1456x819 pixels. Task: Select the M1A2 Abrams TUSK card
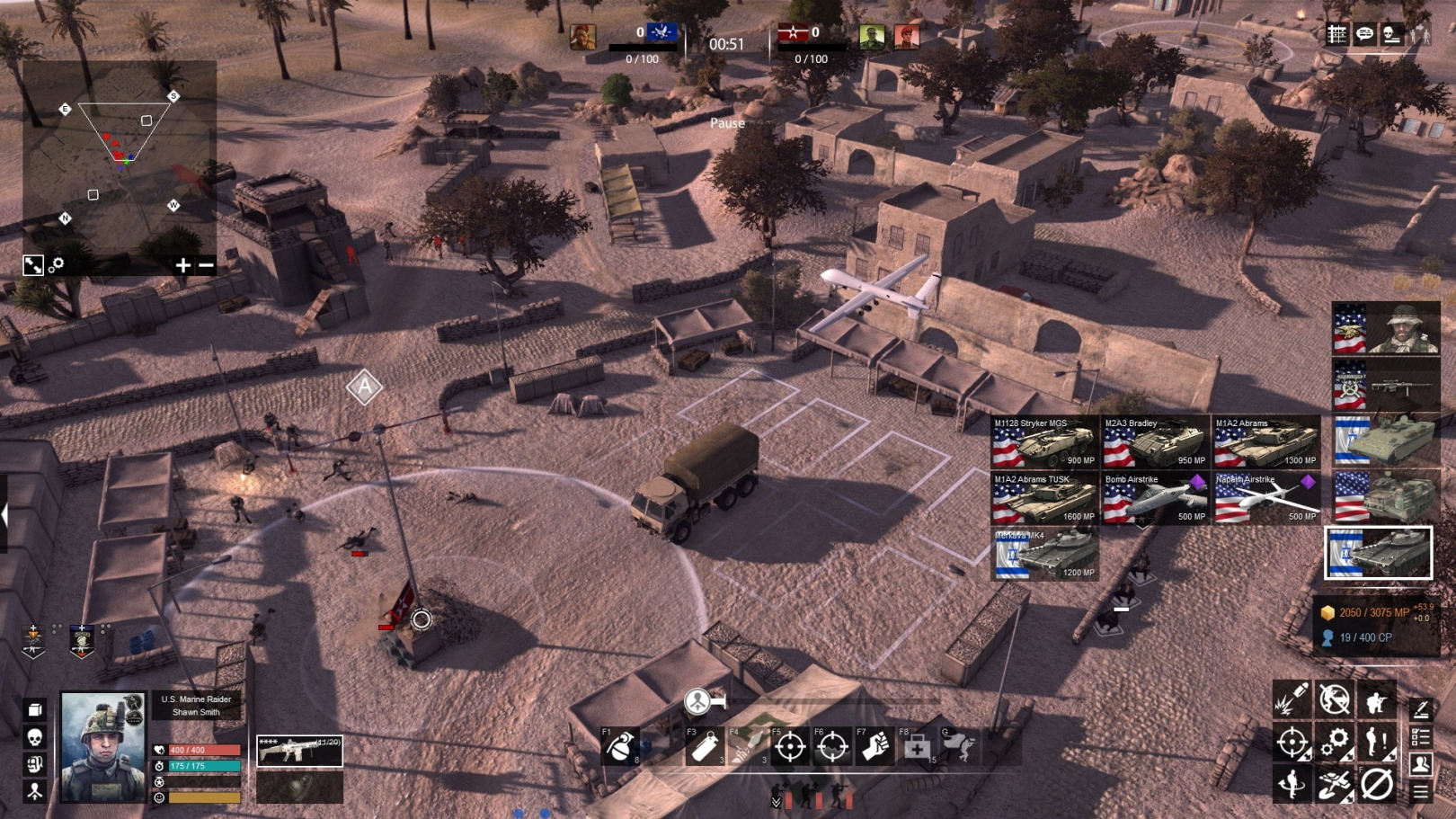[1044, 499]
